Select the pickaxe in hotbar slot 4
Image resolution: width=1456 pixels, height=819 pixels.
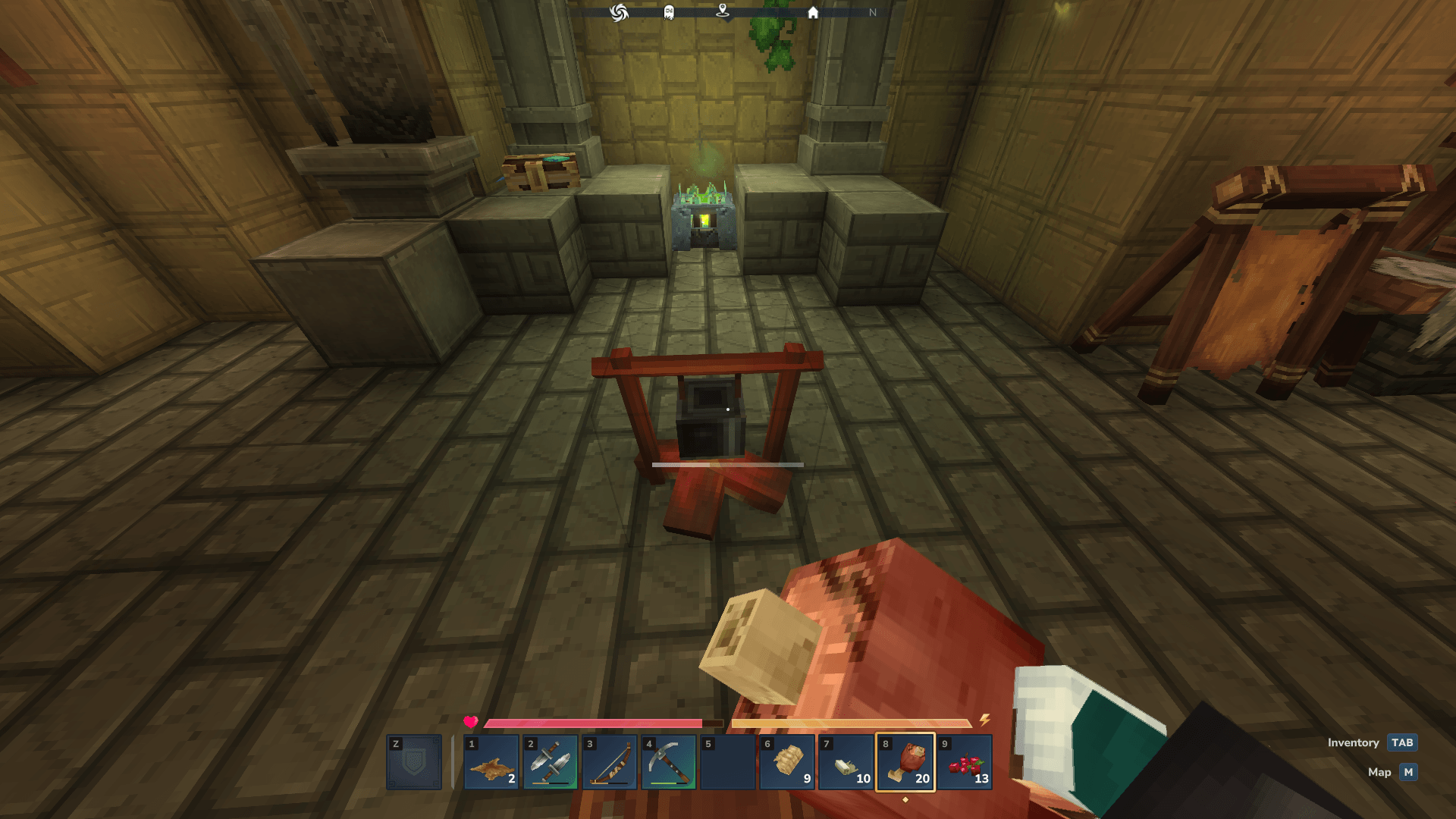[667, 762]
